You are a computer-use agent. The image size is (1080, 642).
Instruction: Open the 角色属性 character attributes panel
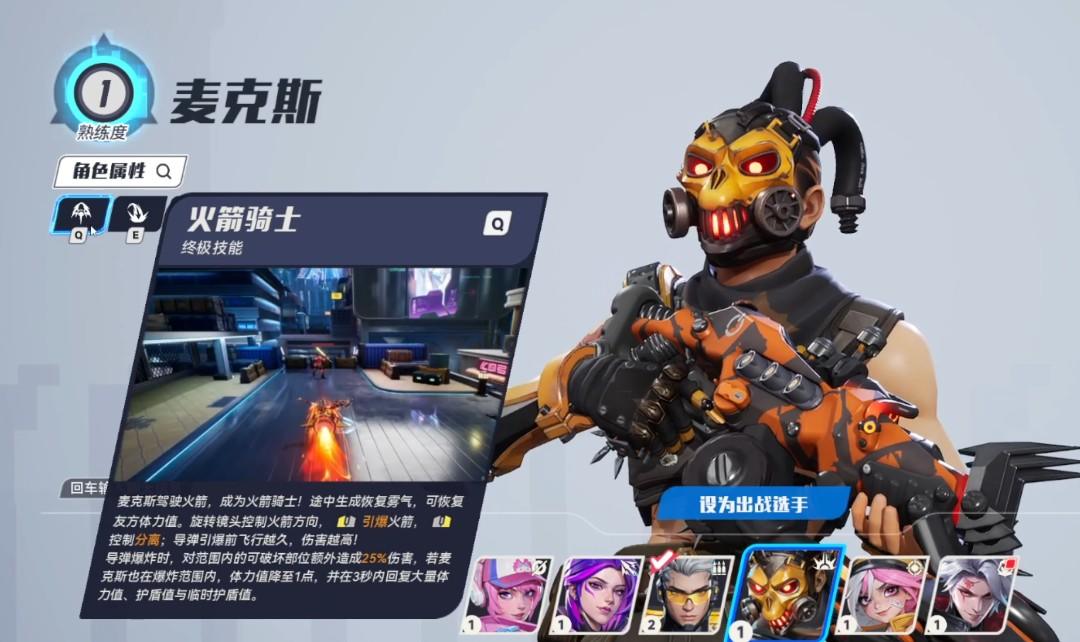tap(120, 171)
